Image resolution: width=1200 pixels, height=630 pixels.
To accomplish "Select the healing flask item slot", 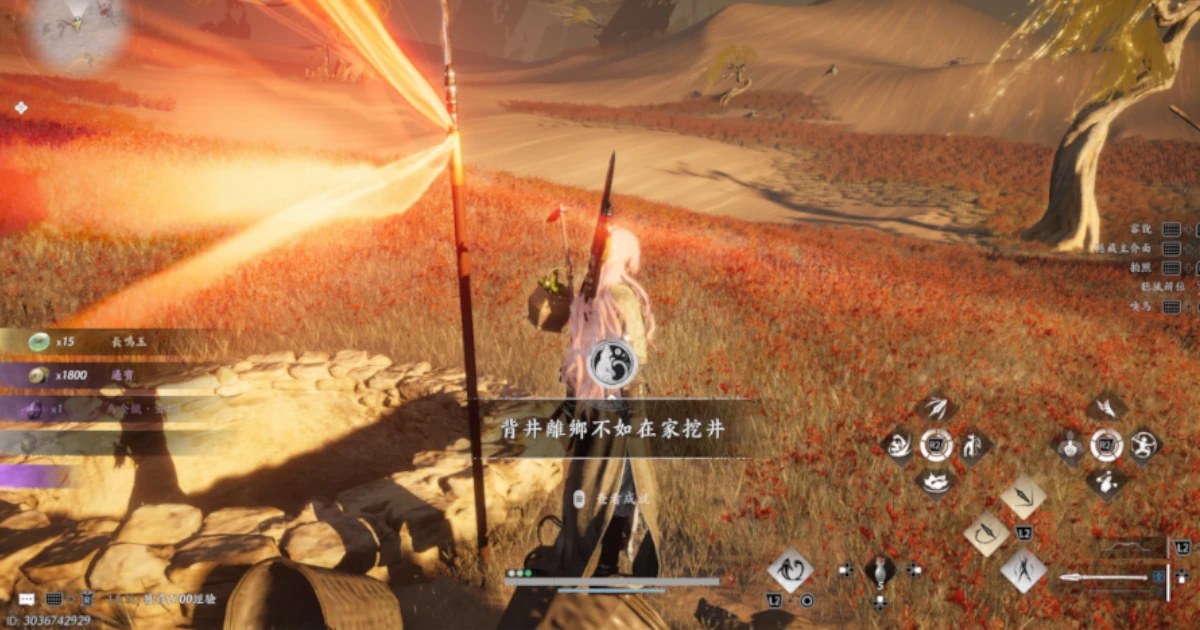I will point(880,570).
